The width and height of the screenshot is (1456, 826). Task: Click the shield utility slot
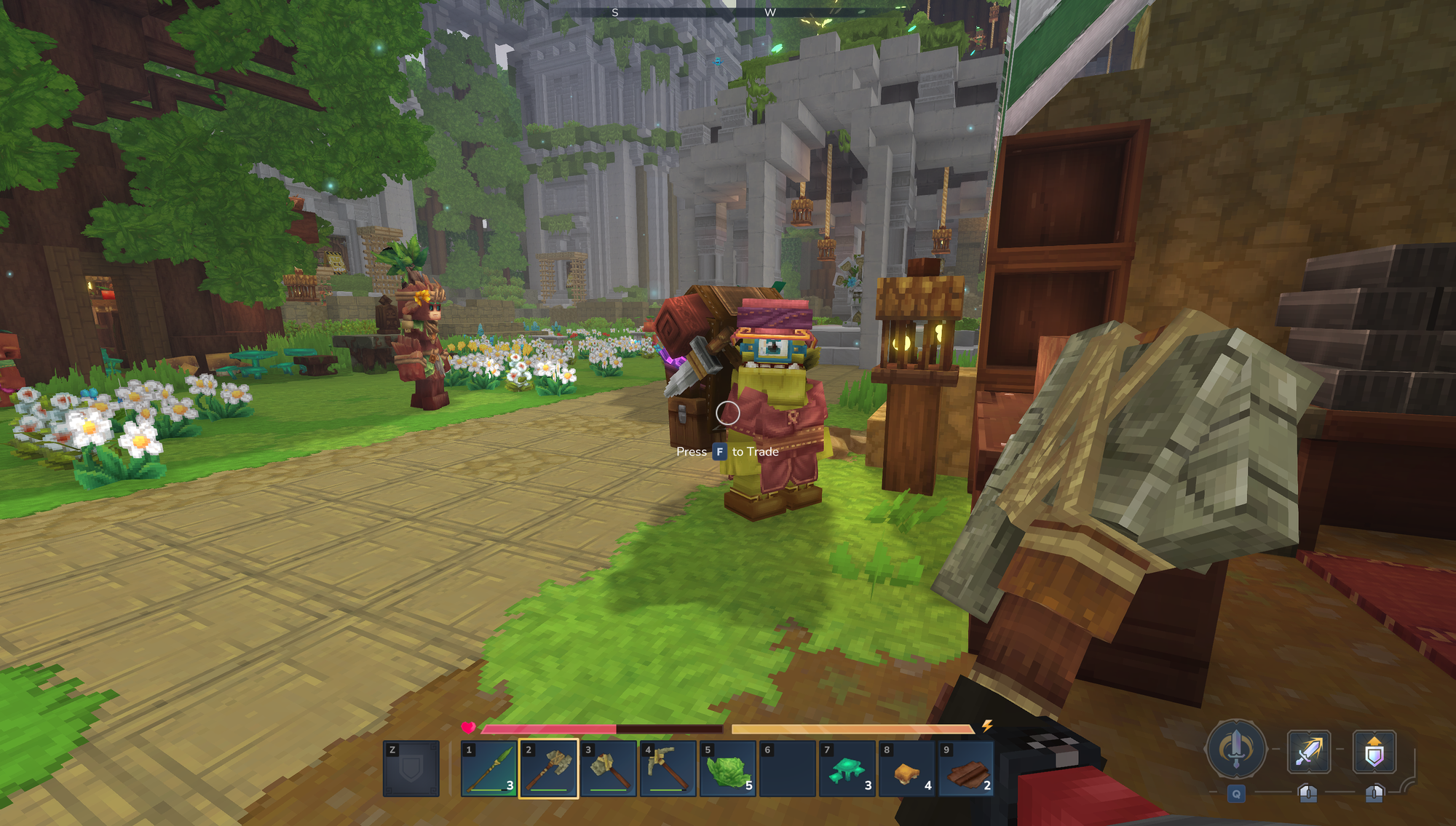tap(411, 769)
